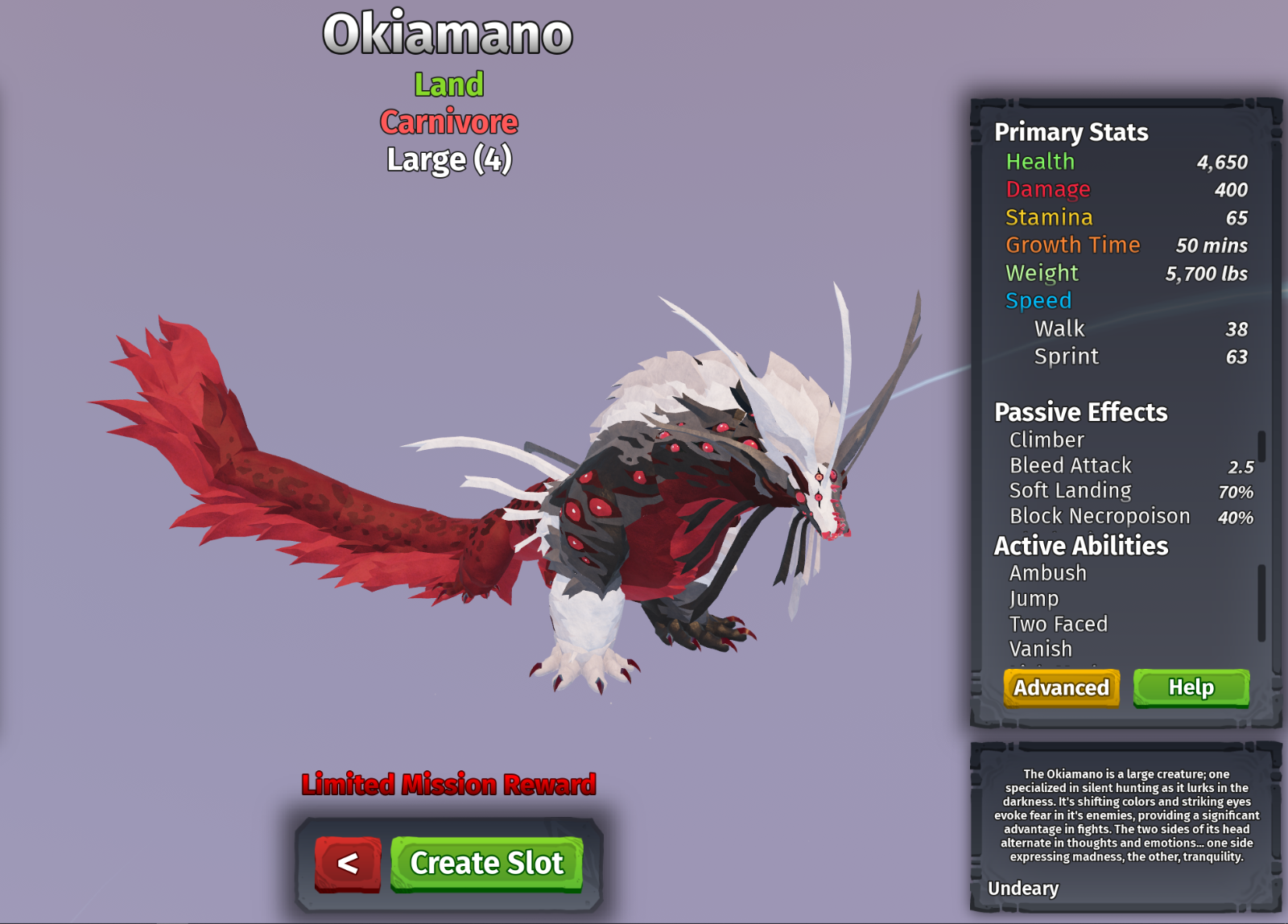
Task: Click the Ambush ability in the list
Action: [1048, 573]
